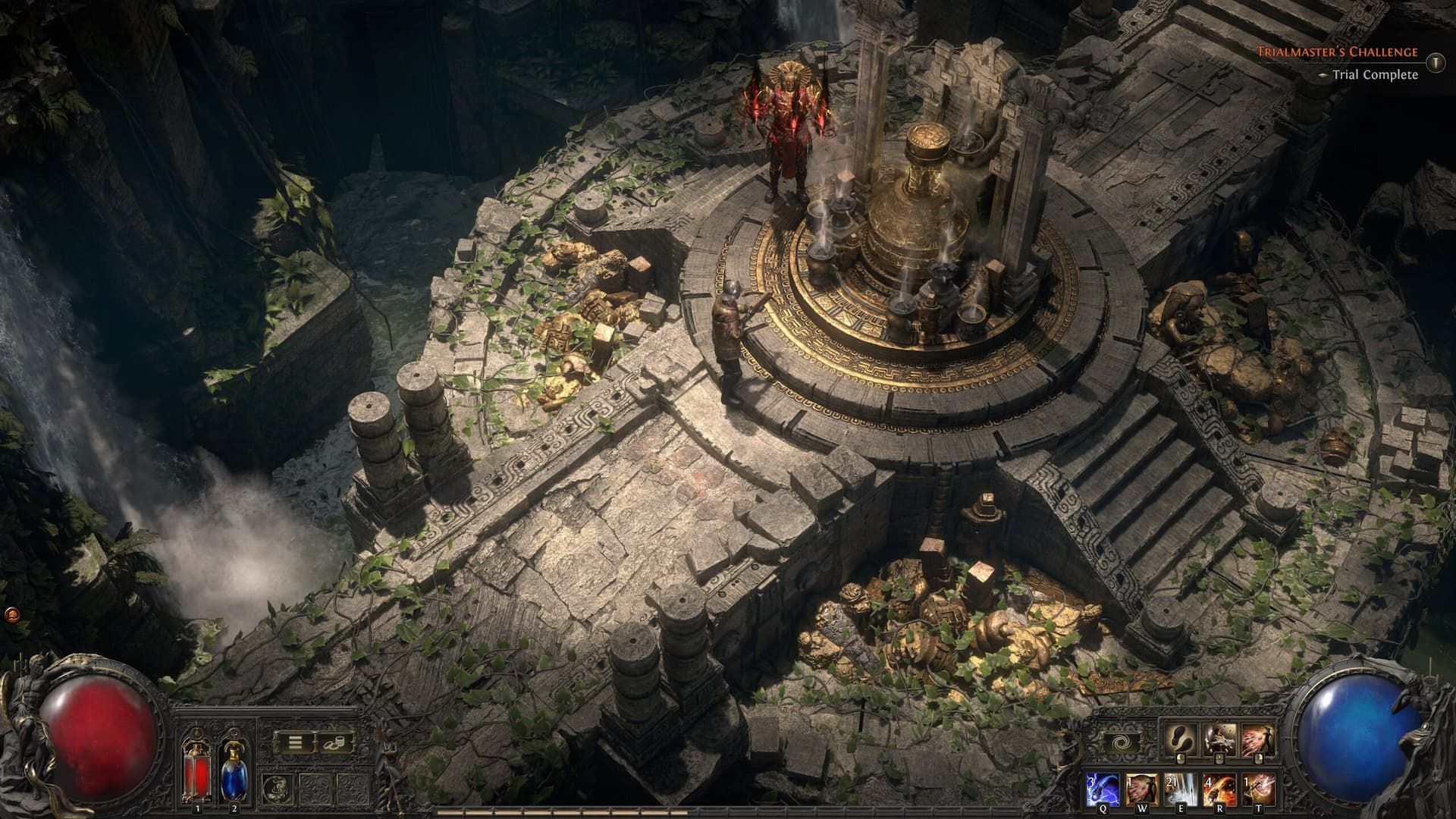Open the currency panel via the rings icon
The width and height of the screenshot is (1456, 819).
[x=334, y=743]
